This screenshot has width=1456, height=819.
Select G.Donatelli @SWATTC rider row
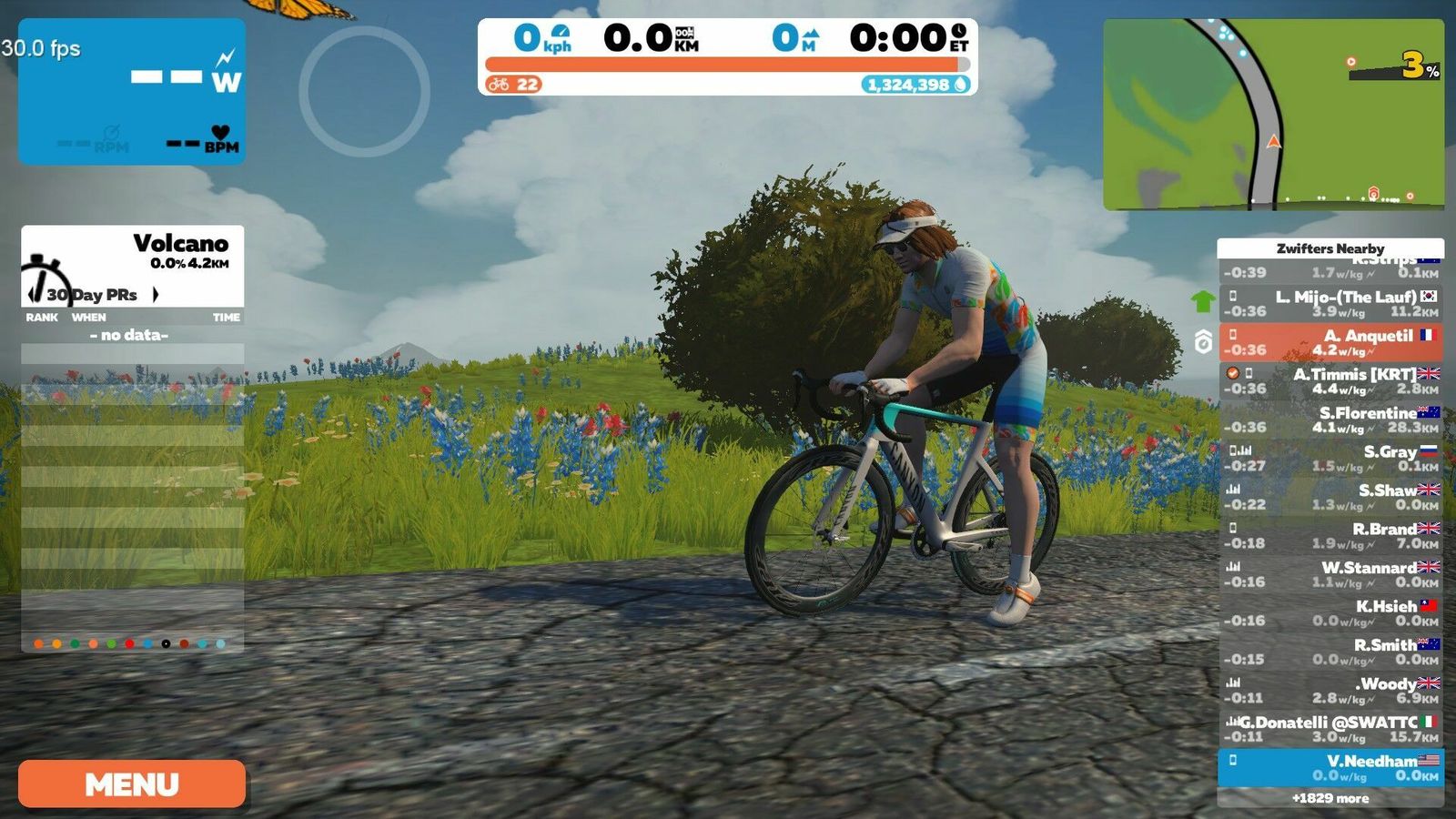coord(1330,729)
